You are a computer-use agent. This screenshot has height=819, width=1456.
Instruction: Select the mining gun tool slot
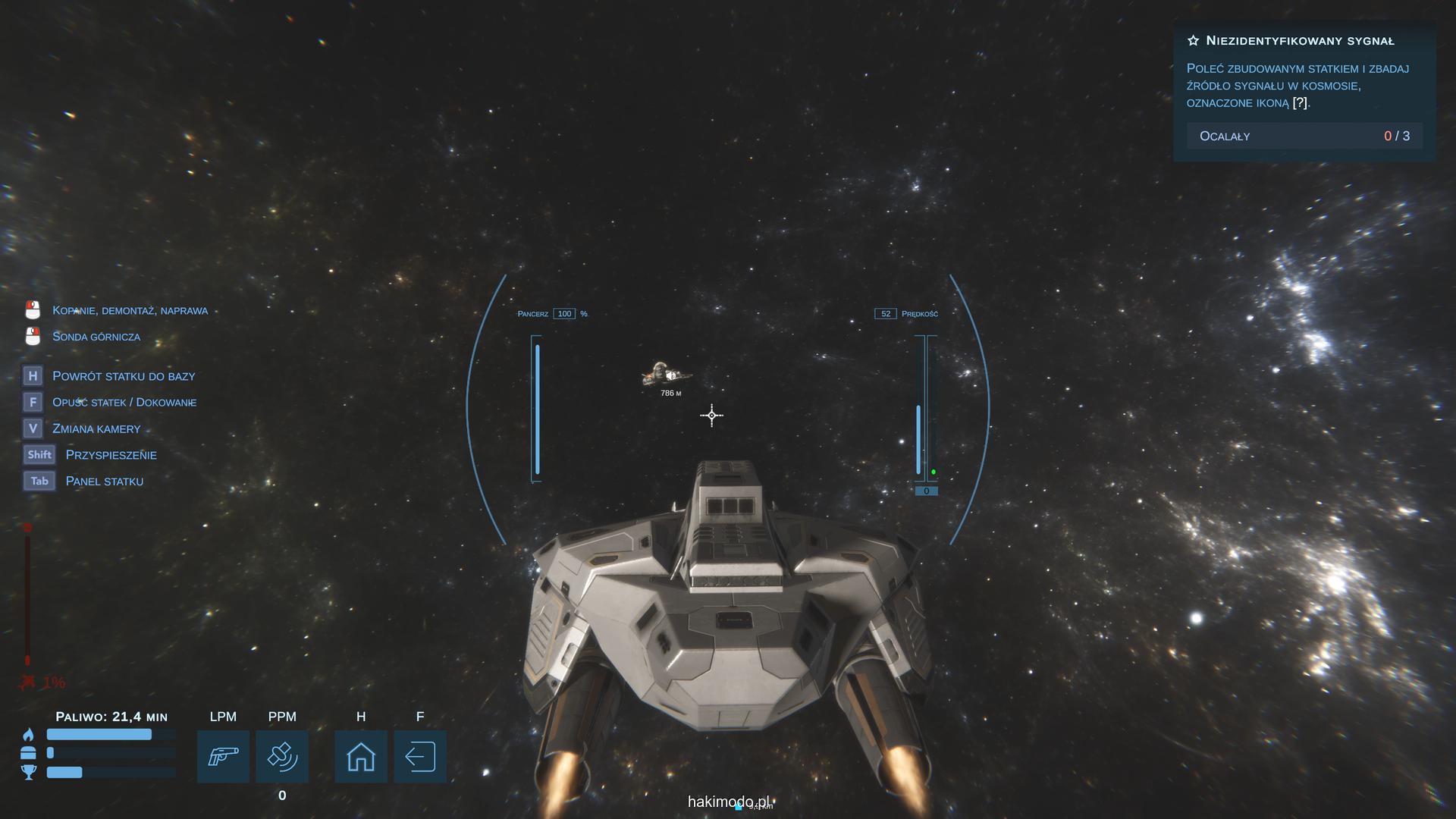point(223,756)
